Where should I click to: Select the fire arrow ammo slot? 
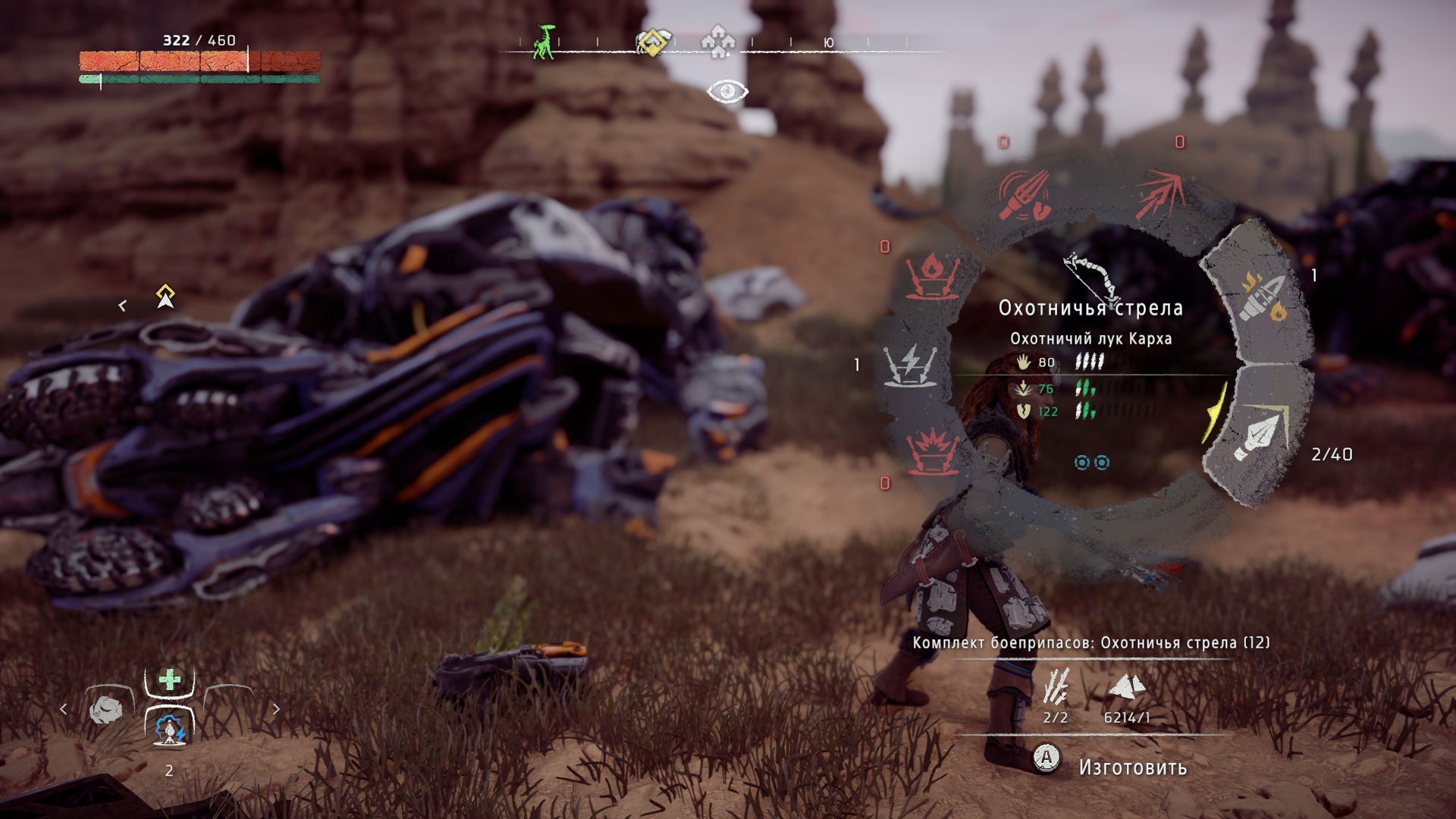1262,297
